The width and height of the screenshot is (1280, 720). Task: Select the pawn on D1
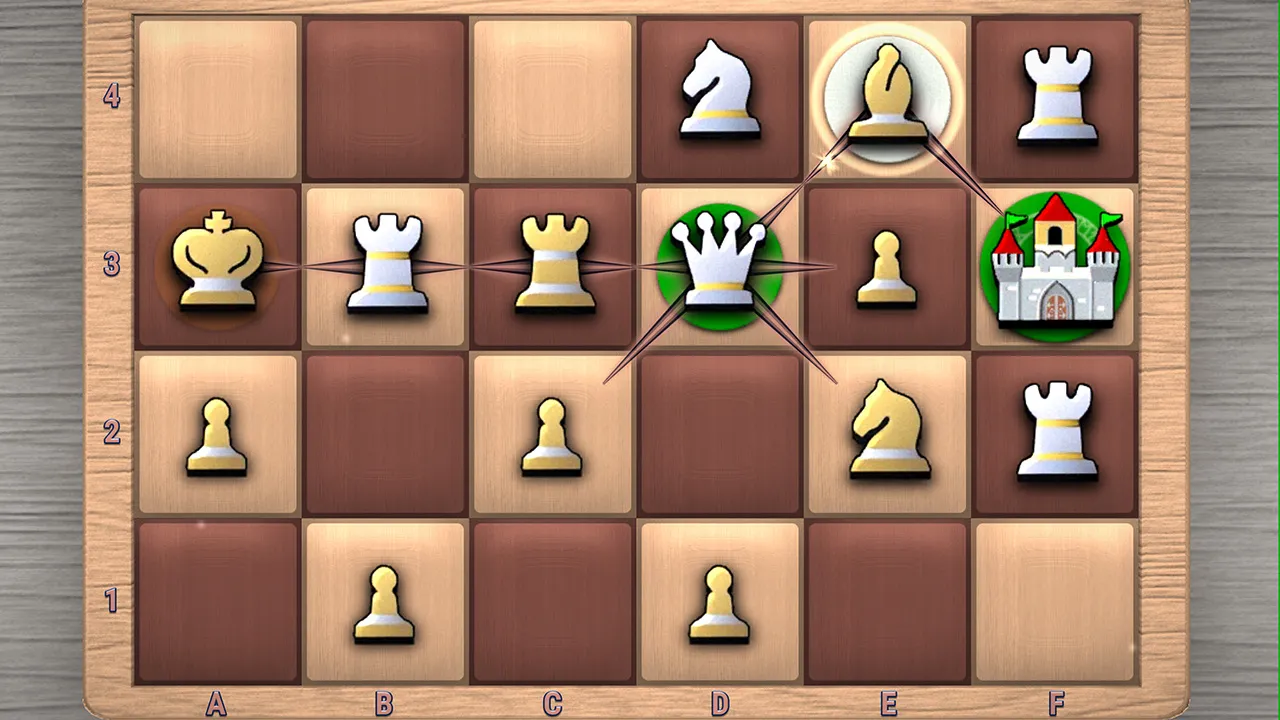coord(718,600)
